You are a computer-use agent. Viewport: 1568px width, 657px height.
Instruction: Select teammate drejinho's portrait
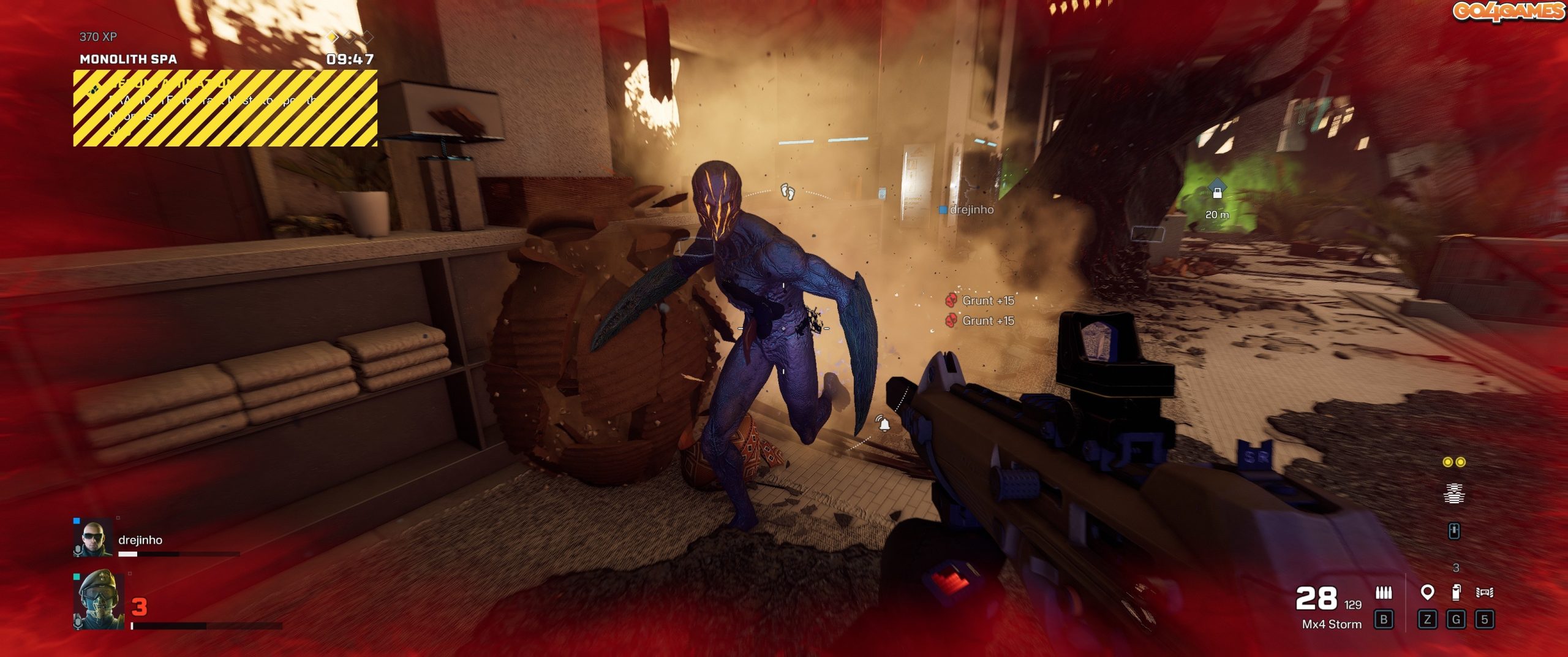pyautogui.click(x=92, y=538)
